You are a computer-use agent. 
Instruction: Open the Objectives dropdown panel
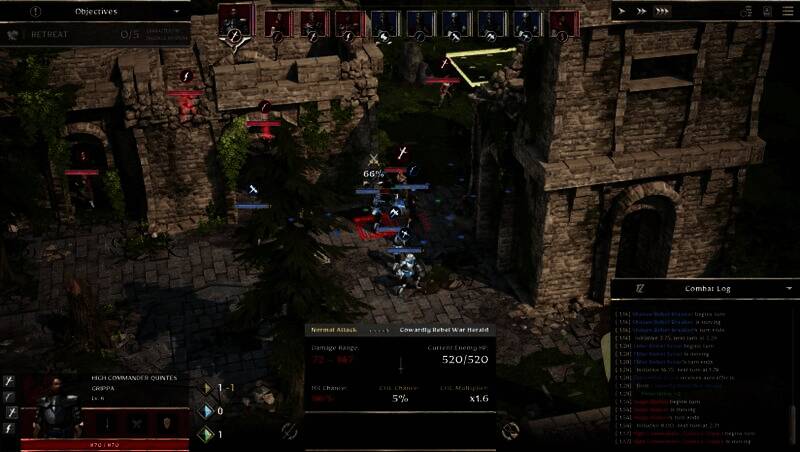coord(178,12)
